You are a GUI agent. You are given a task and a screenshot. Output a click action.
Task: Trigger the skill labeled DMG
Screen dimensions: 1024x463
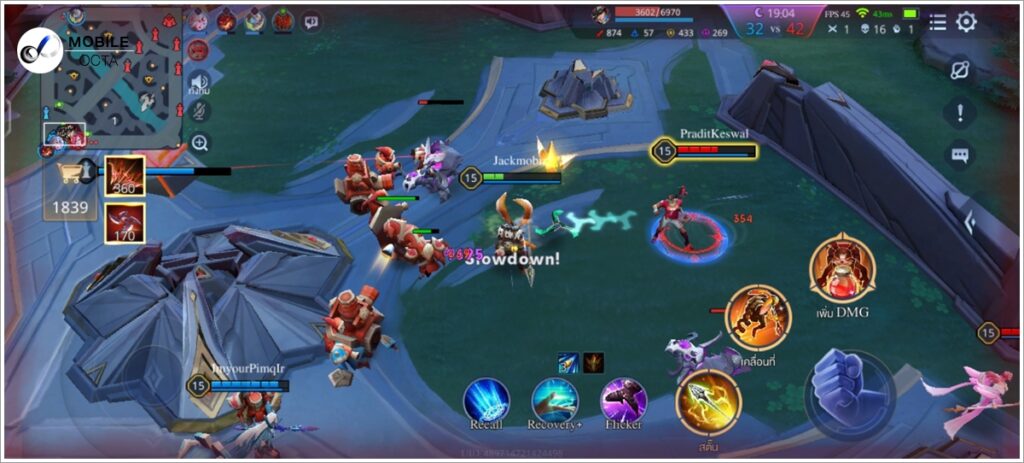(842, 267)
